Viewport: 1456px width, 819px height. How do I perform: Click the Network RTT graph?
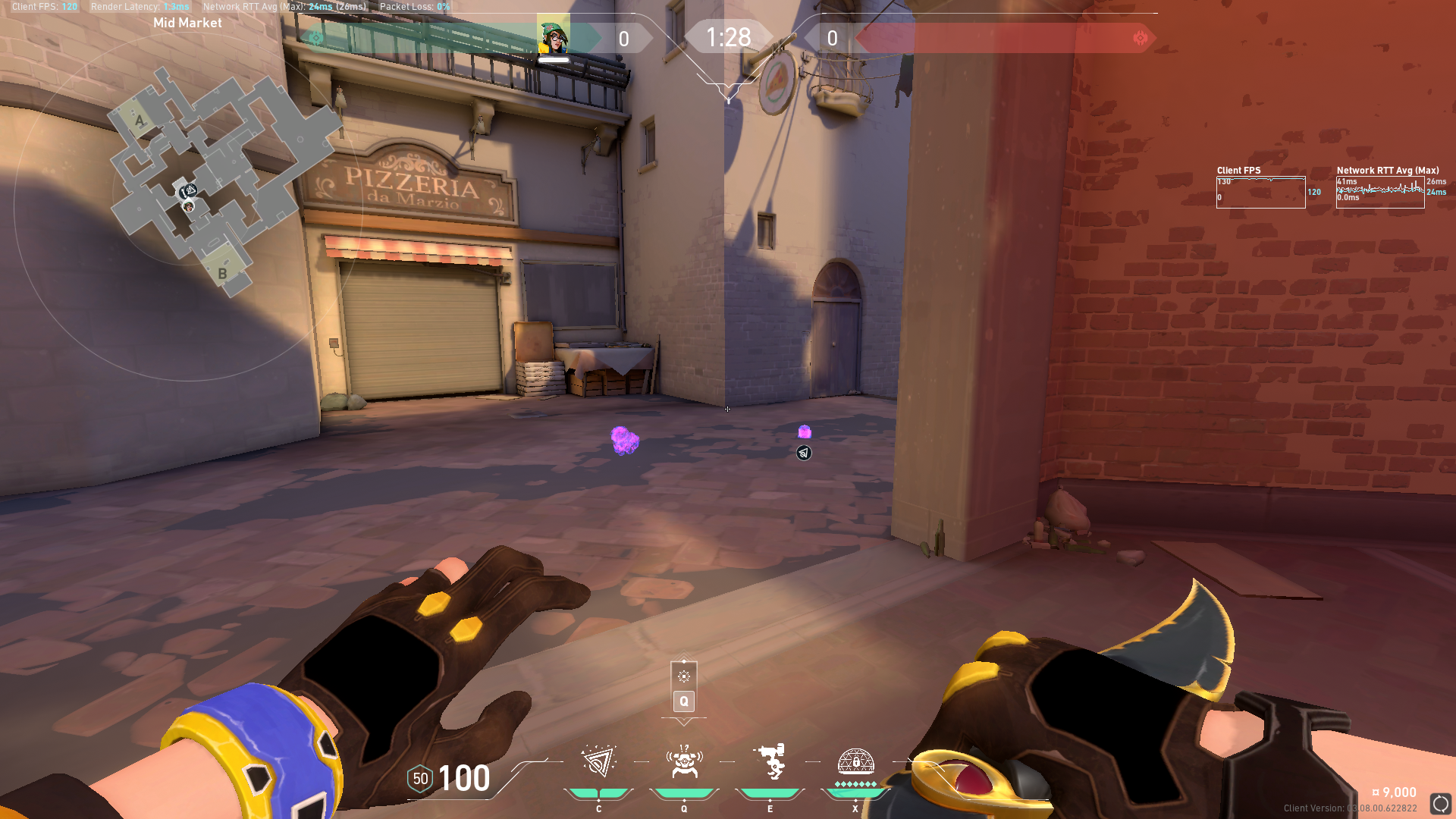click(1380, 193)
